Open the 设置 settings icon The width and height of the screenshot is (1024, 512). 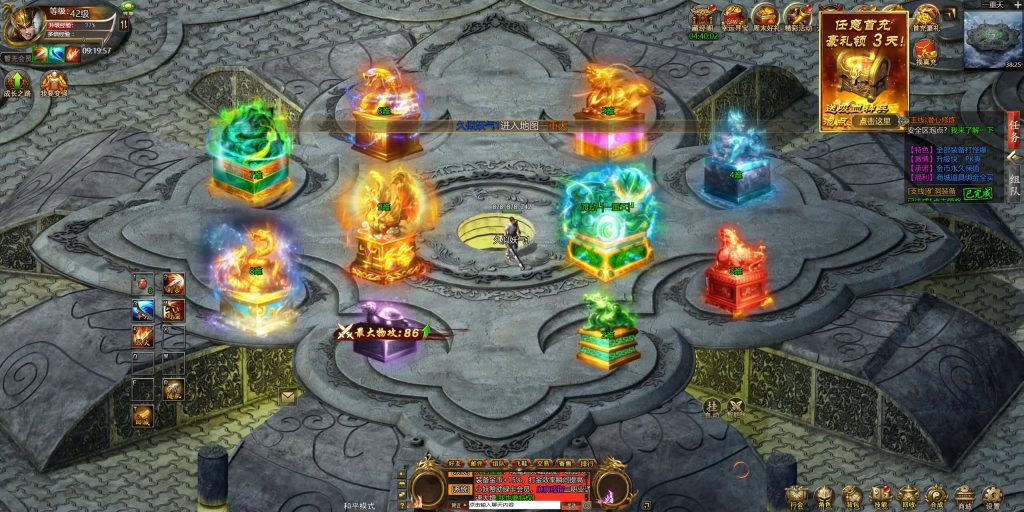click(x=991, y=496)
